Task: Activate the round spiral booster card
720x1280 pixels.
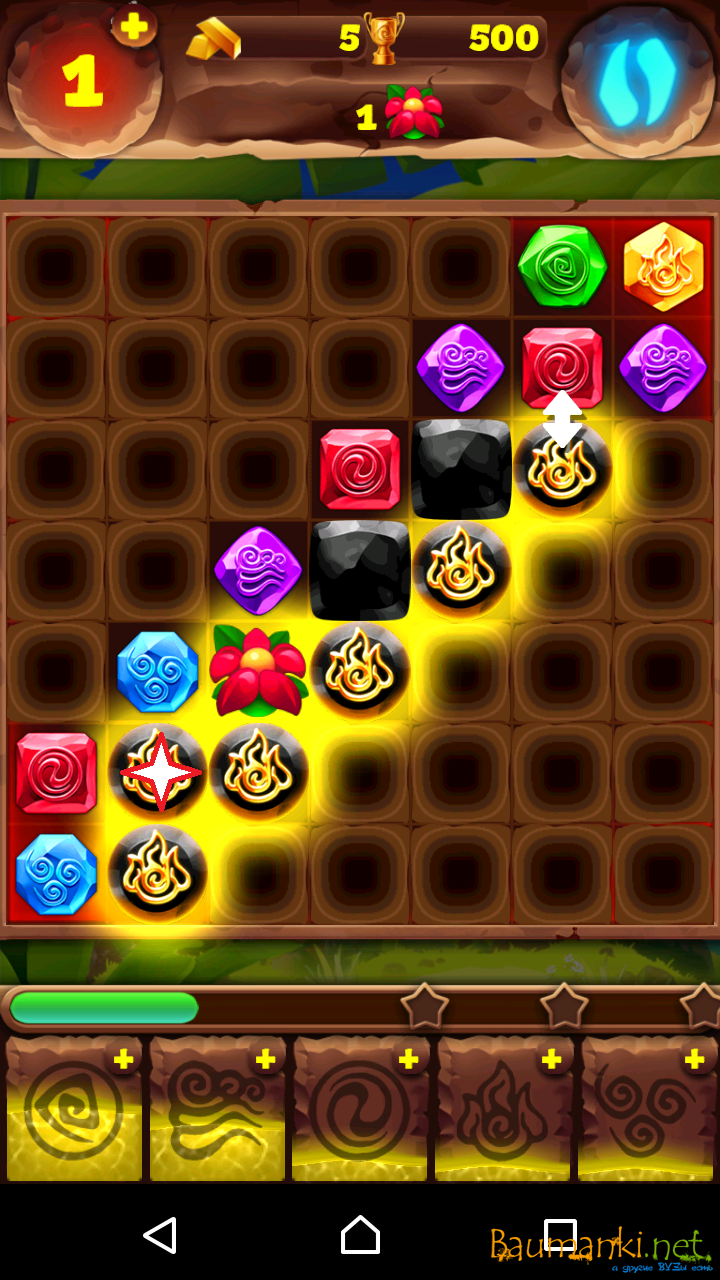Action: click(360, 1110)
